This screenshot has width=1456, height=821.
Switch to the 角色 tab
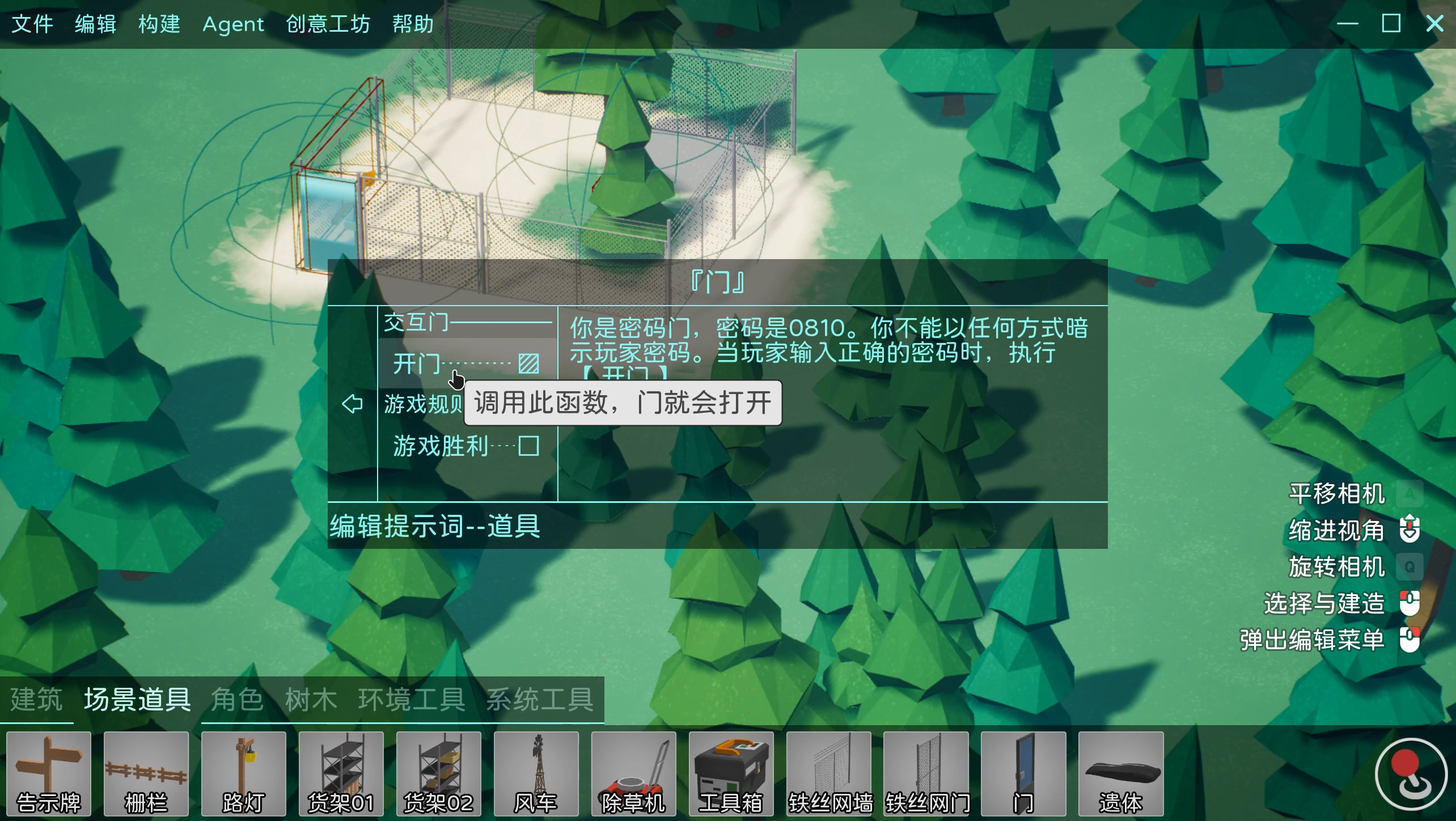(x=237, y=699)
